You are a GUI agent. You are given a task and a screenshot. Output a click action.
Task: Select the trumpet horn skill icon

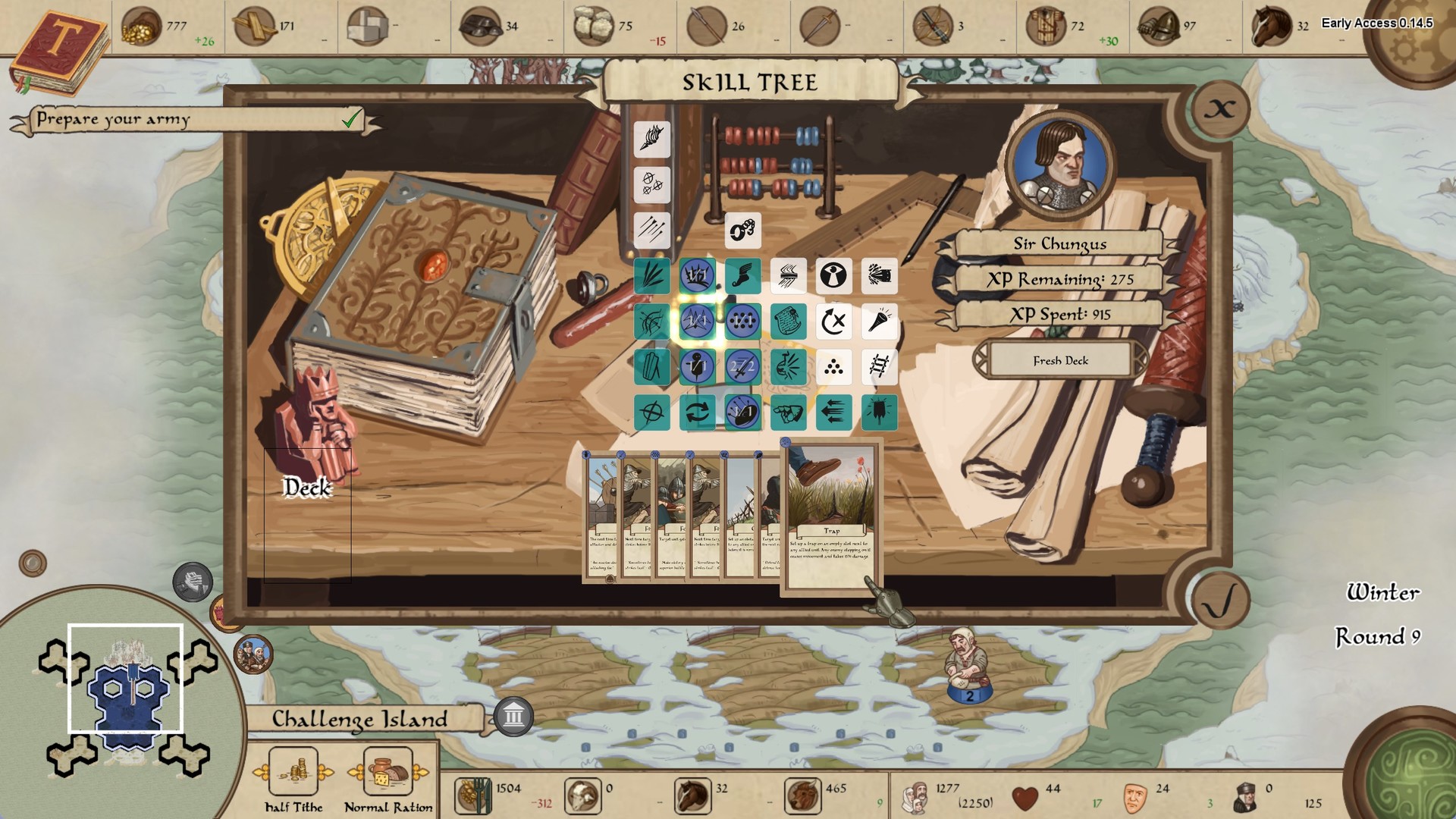point(879,321)
